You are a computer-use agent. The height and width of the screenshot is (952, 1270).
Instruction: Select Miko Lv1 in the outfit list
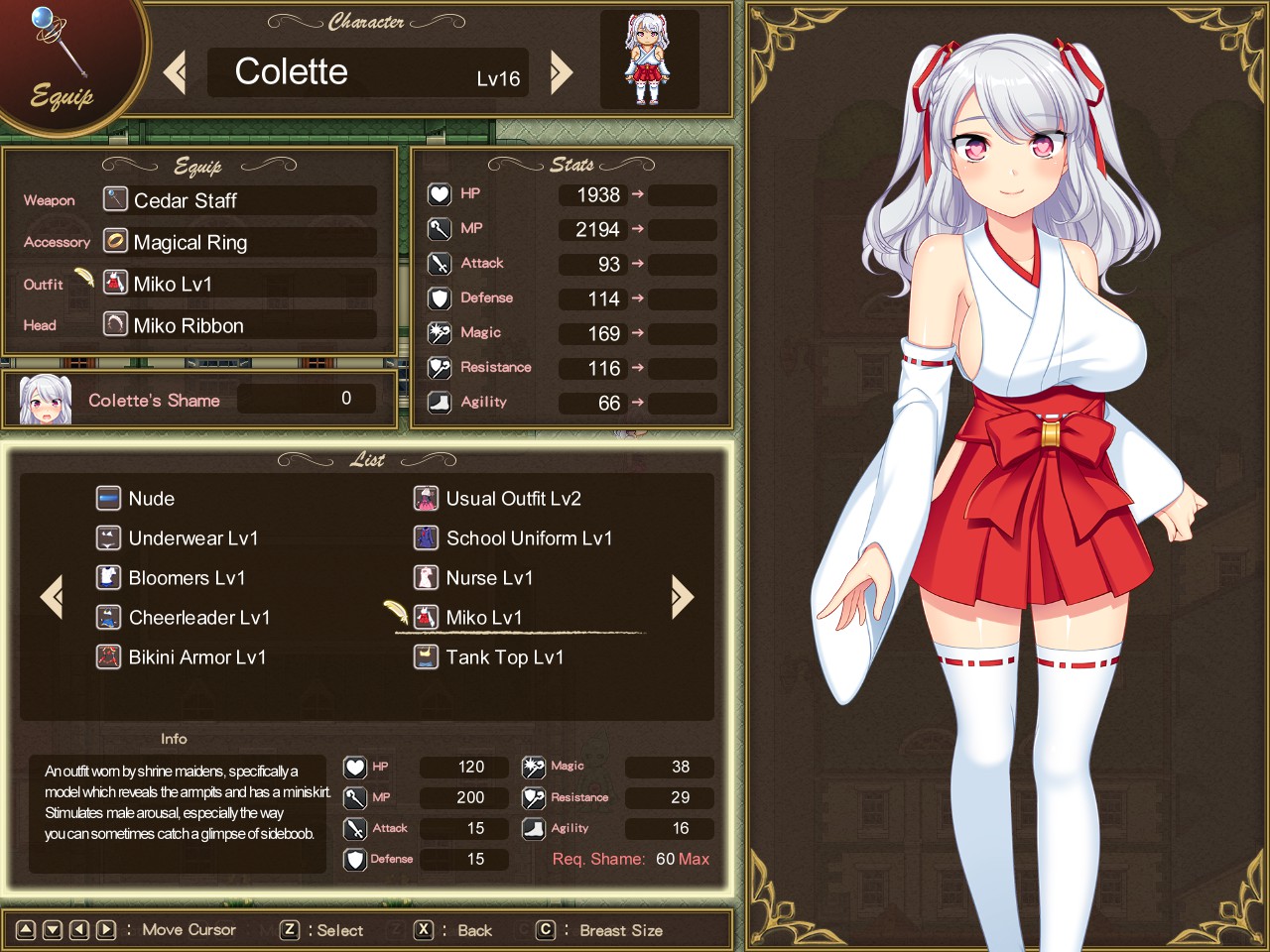(483, 618)
